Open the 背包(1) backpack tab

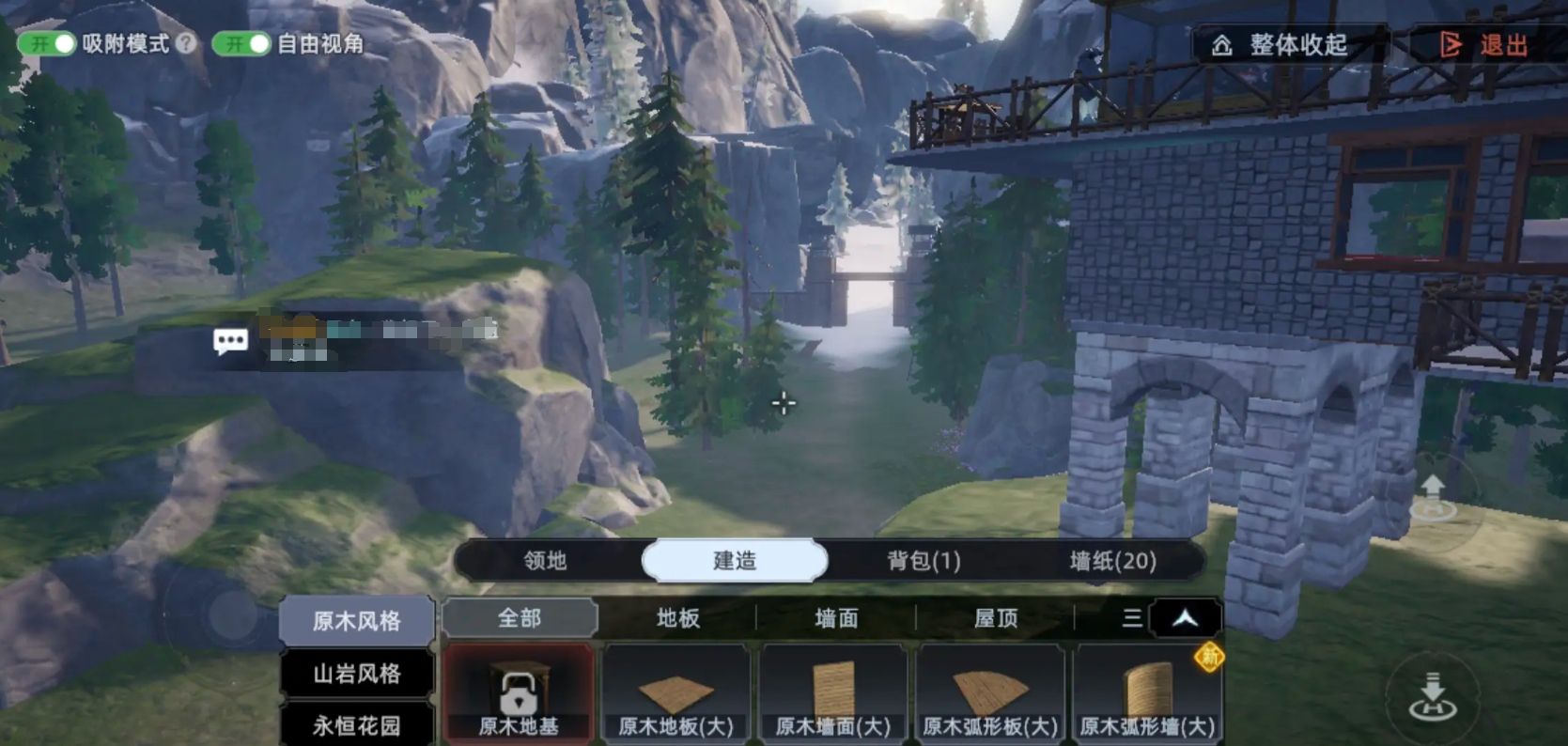[924, 561]
